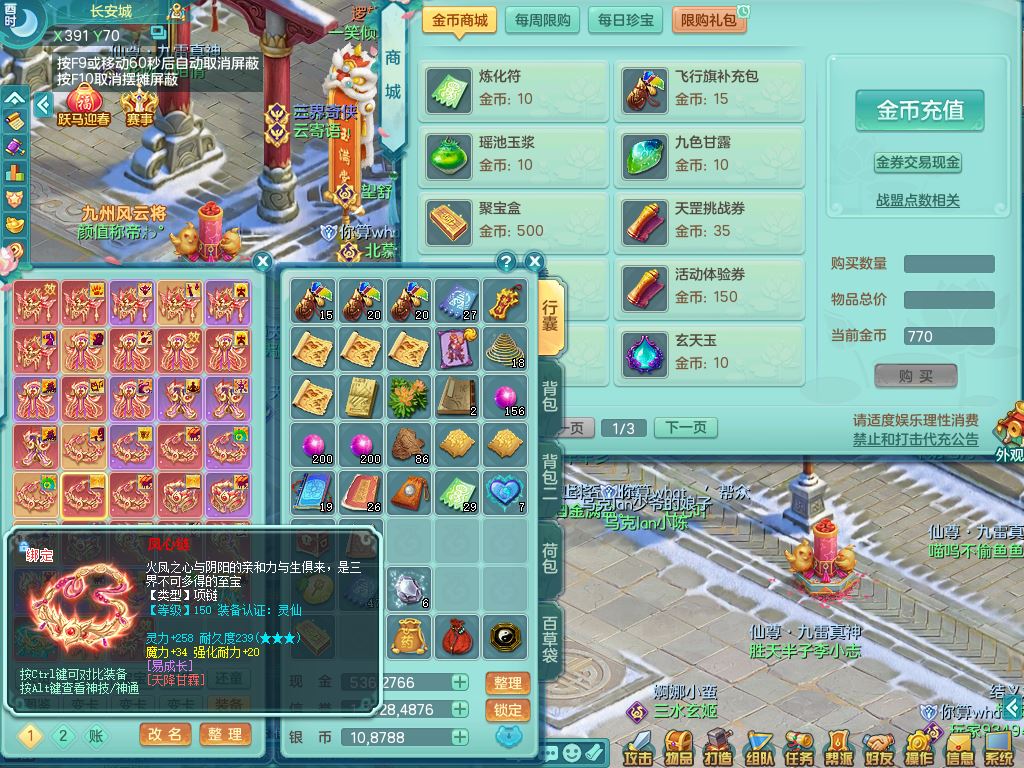Open the 系统 system menu

click(999, 747)
